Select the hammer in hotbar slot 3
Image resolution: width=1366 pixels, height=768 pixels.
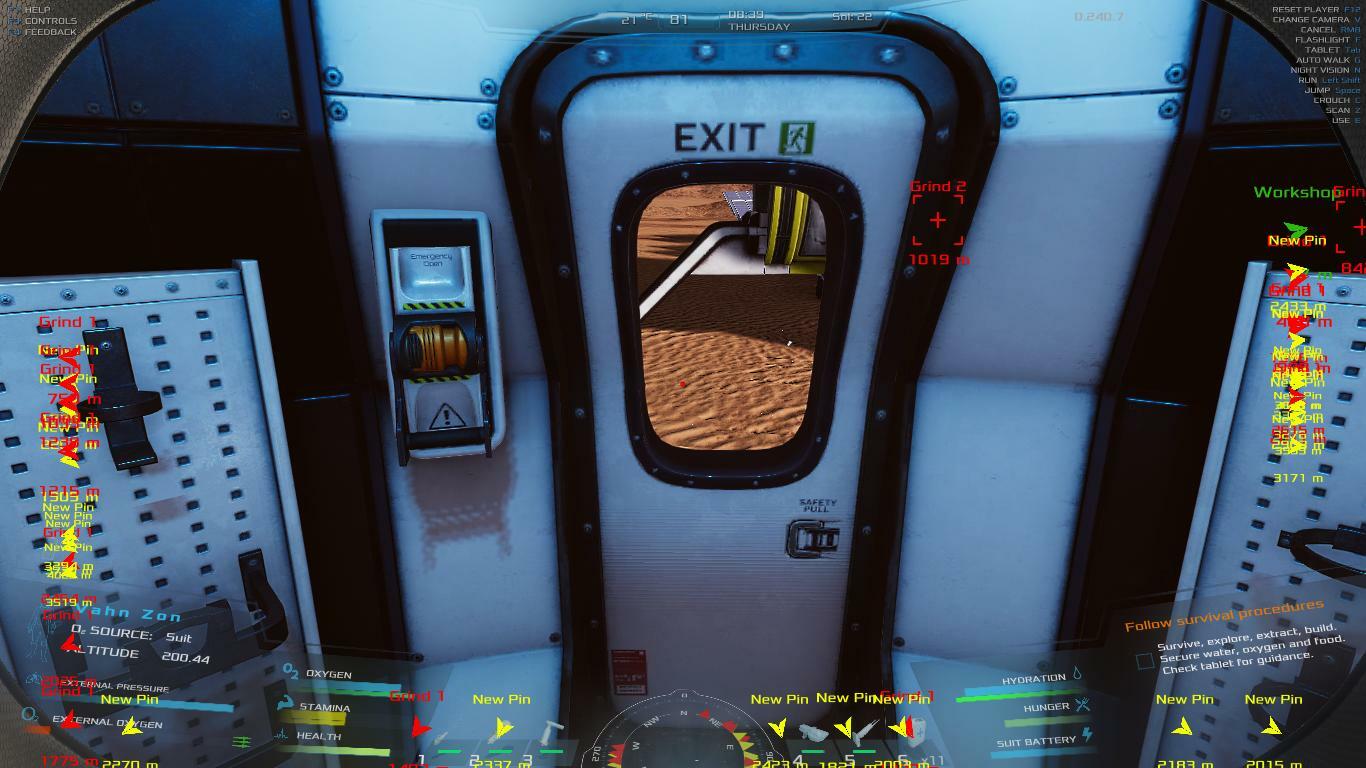click(551, 737)
